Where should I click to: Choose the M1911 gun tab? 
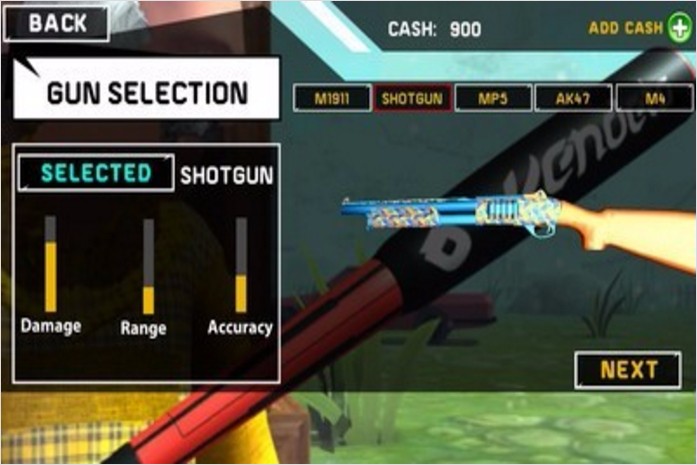[x=331, y=98]
